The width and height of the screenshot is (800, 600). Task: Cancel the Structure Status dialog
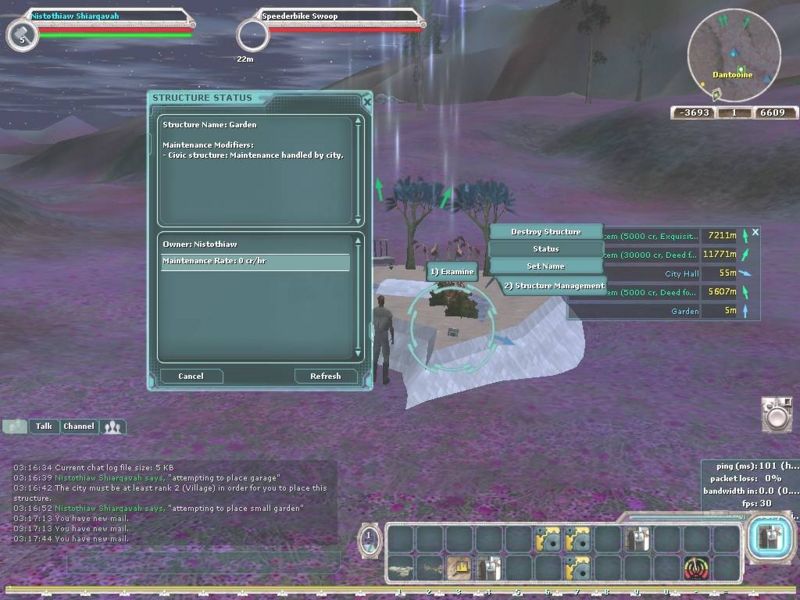[x=191, y=376]
